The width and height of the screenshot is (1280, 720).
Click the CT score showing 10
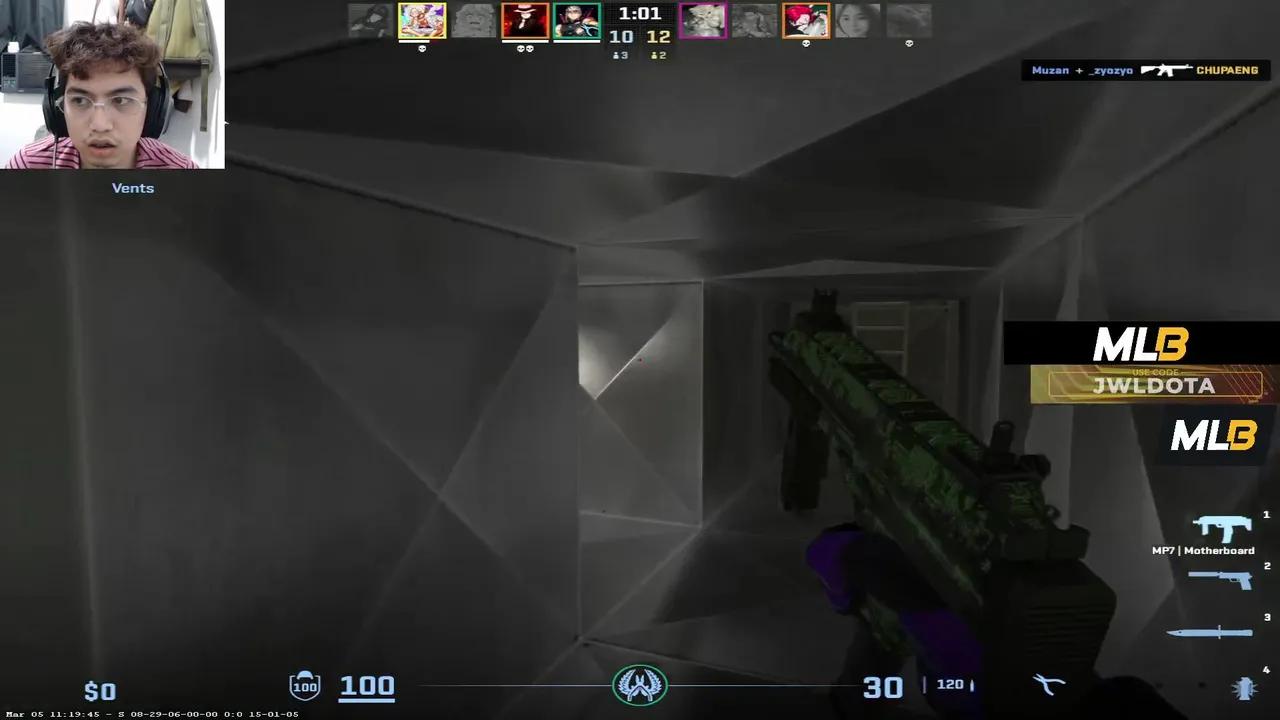pos(620,35)
